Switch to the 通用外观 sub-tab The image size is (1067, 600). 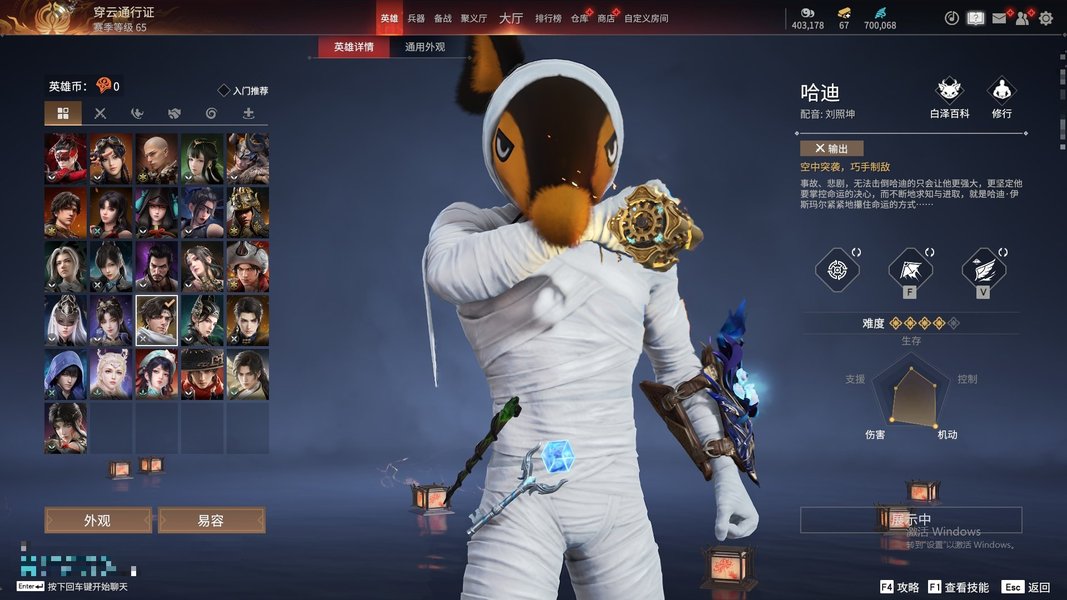[x=425, y=47]
